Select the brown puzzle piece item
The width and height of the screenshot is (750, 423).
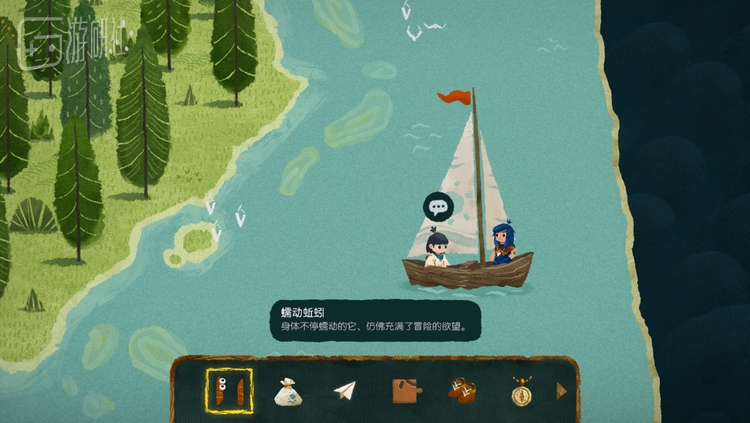(x=404, y=391)
